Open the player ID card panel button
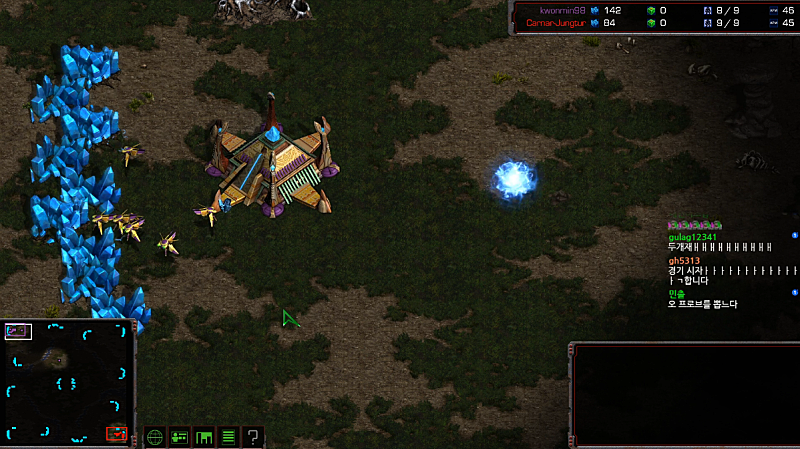 pos(180,437)
